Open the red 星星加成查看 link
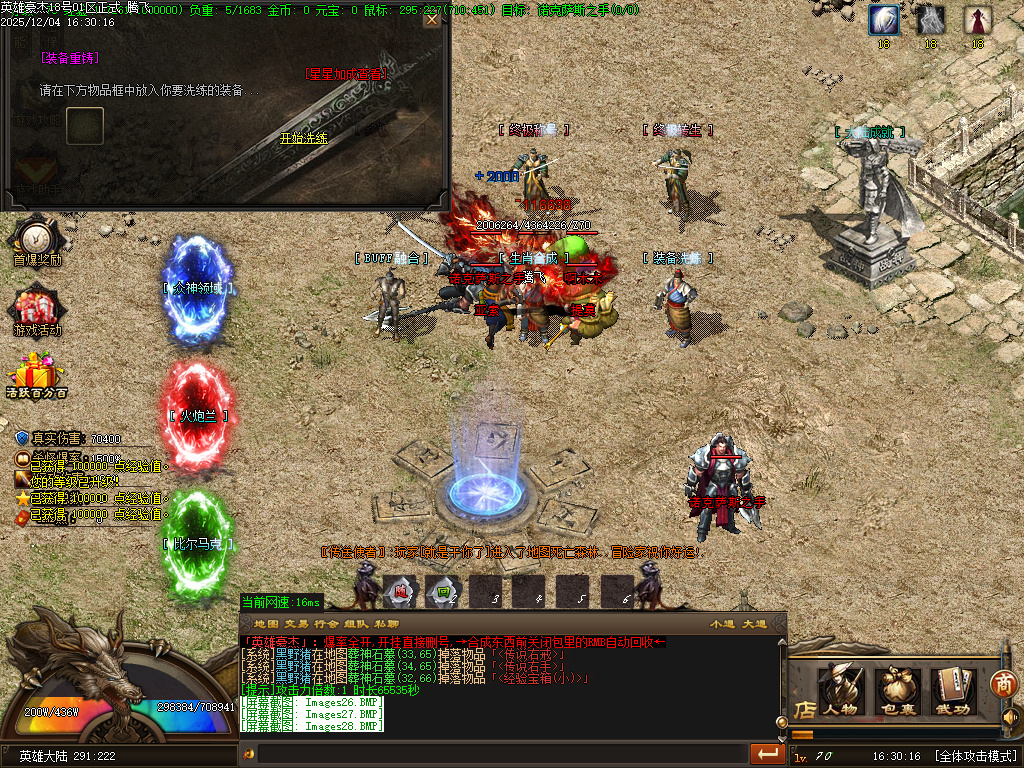This screenshot has width=1024, height=768. click(x=345, y=73)
